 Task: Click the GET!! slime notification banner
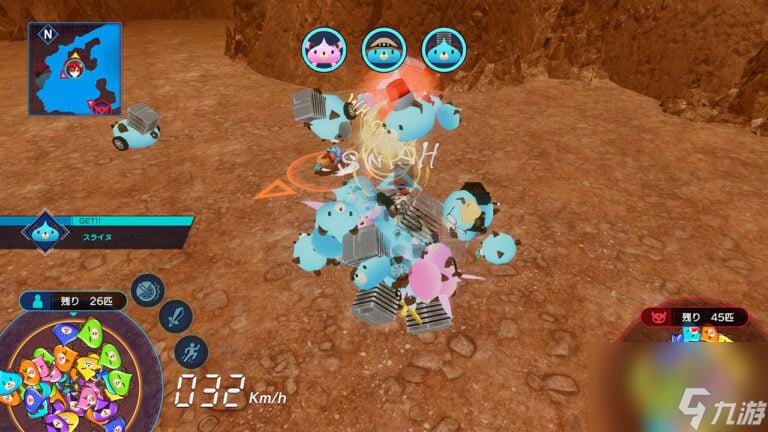(x=95, y=232)
